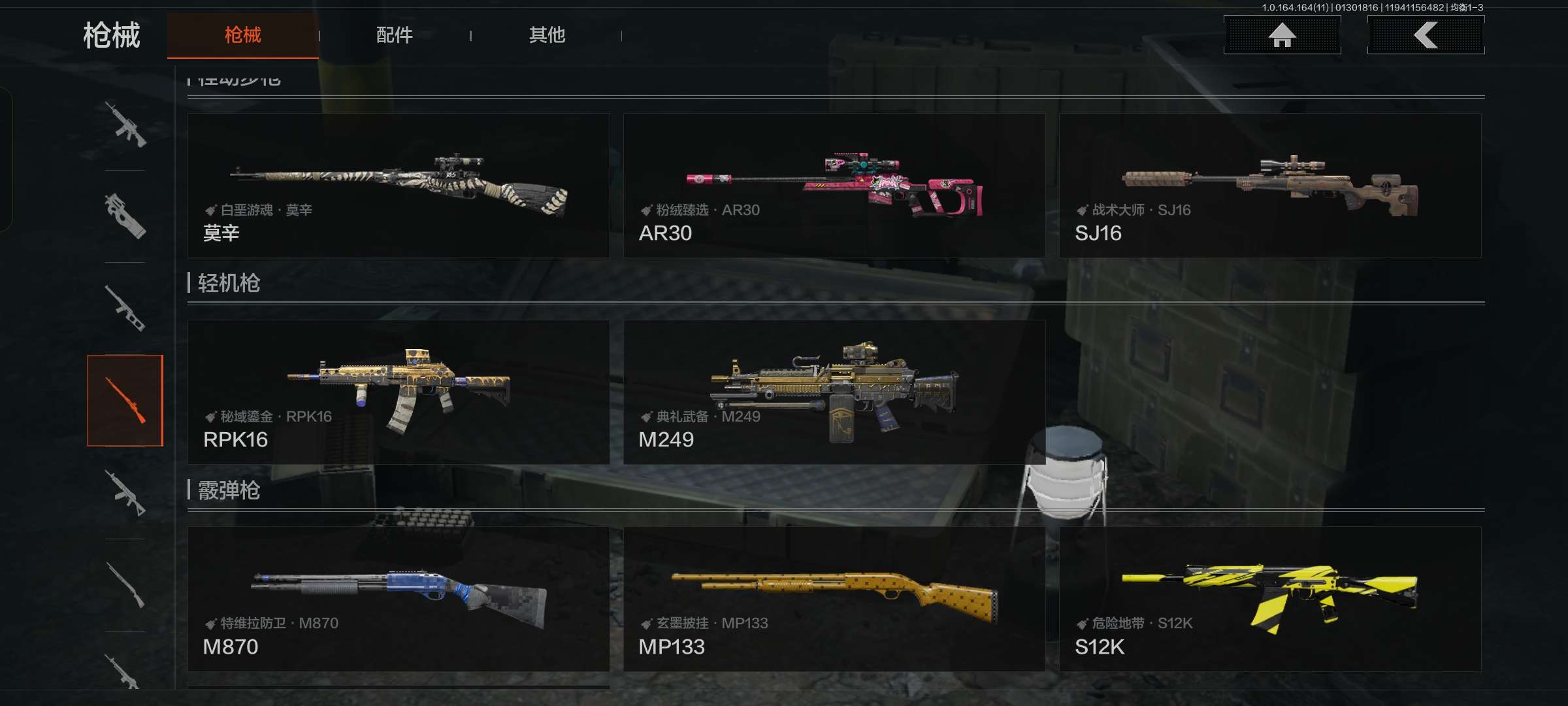Open the RPK16 light machine gun card
Viewport: 1568px width, 706px height.
[x=399, y=392]
